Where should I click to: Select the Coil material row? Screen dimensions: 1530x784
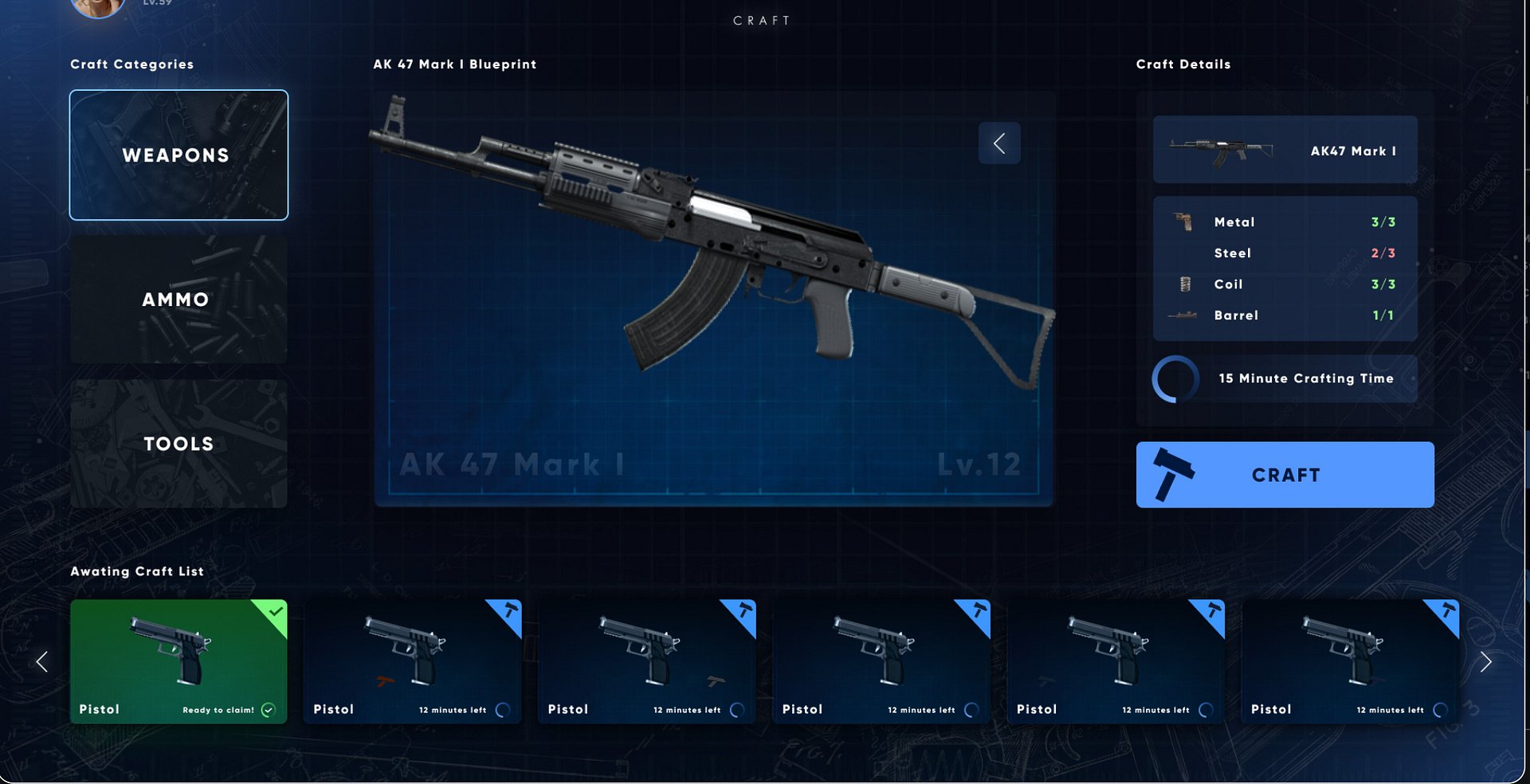[x=1285, y=284]
